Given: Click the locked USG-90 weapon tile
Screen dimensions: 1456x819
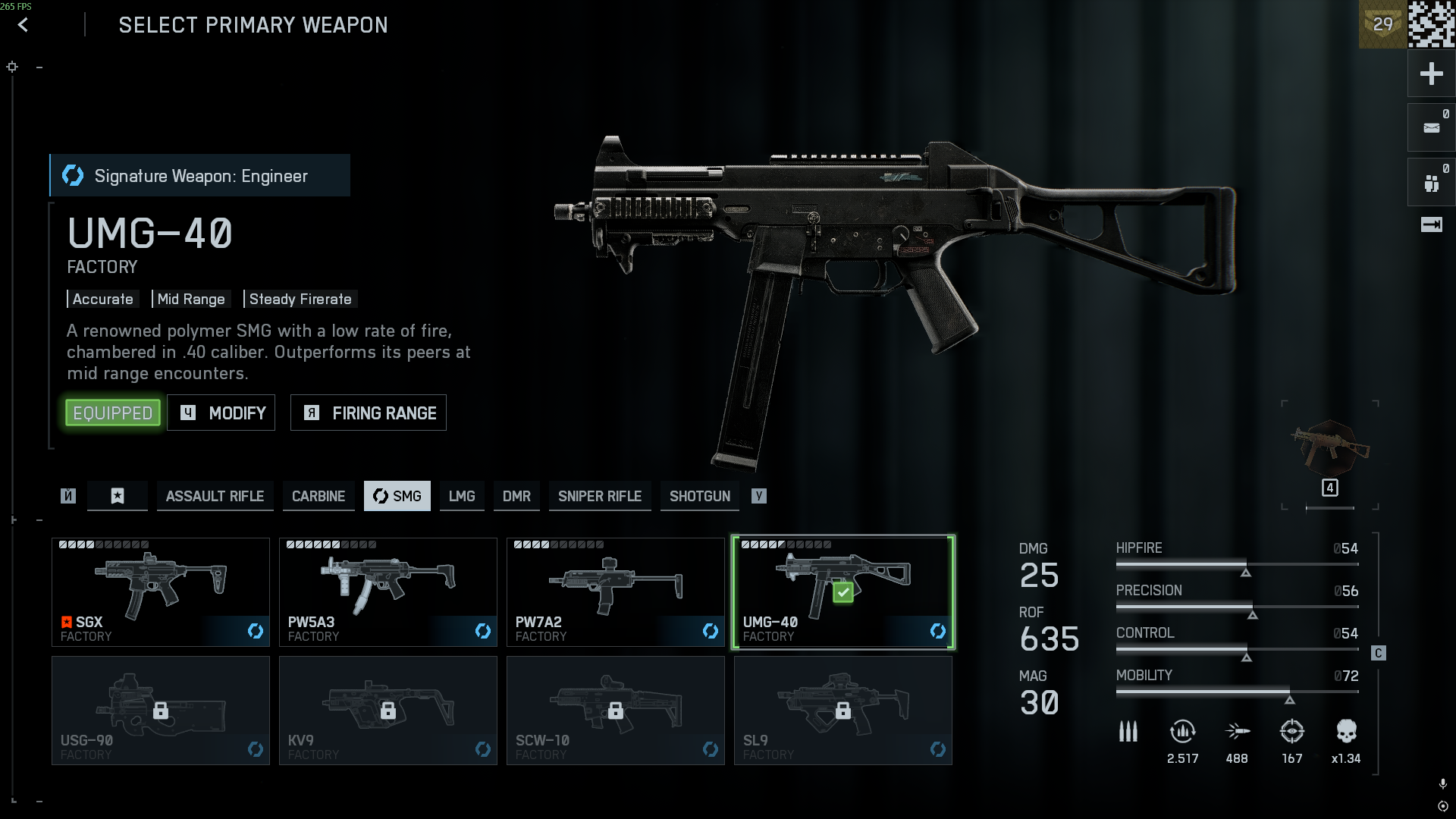Looking at the screenshot, I should tap(161, 711).
